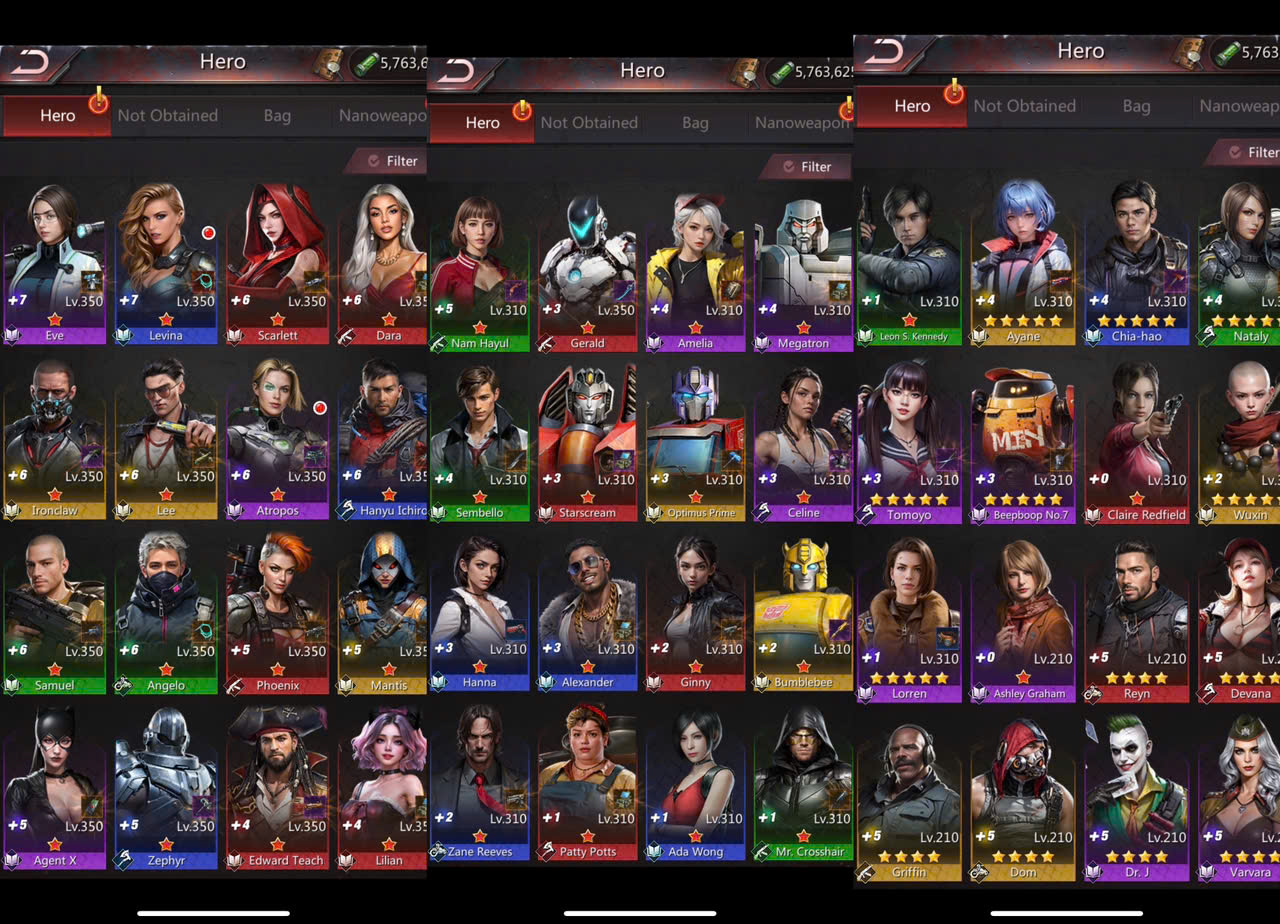The image size is (1280, 924).
Task: Open Zane Reeves' hero card
Action: tap(479, 782)
